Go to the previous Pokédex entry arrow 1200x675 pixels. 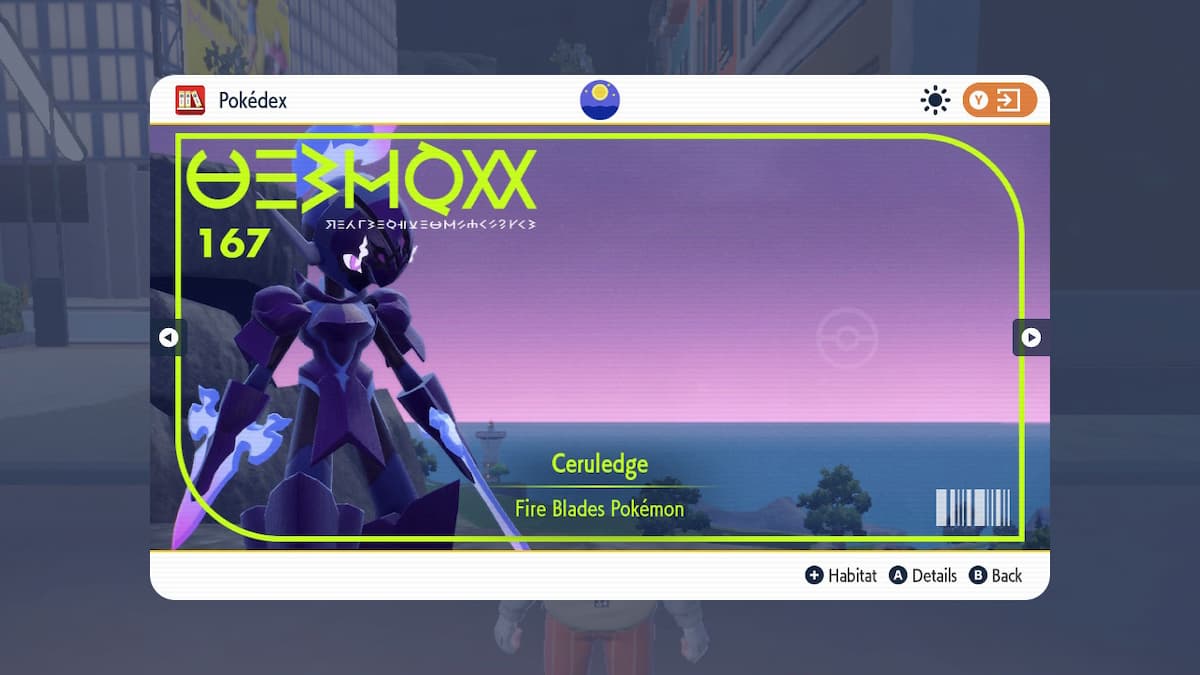tap(168, 338)
